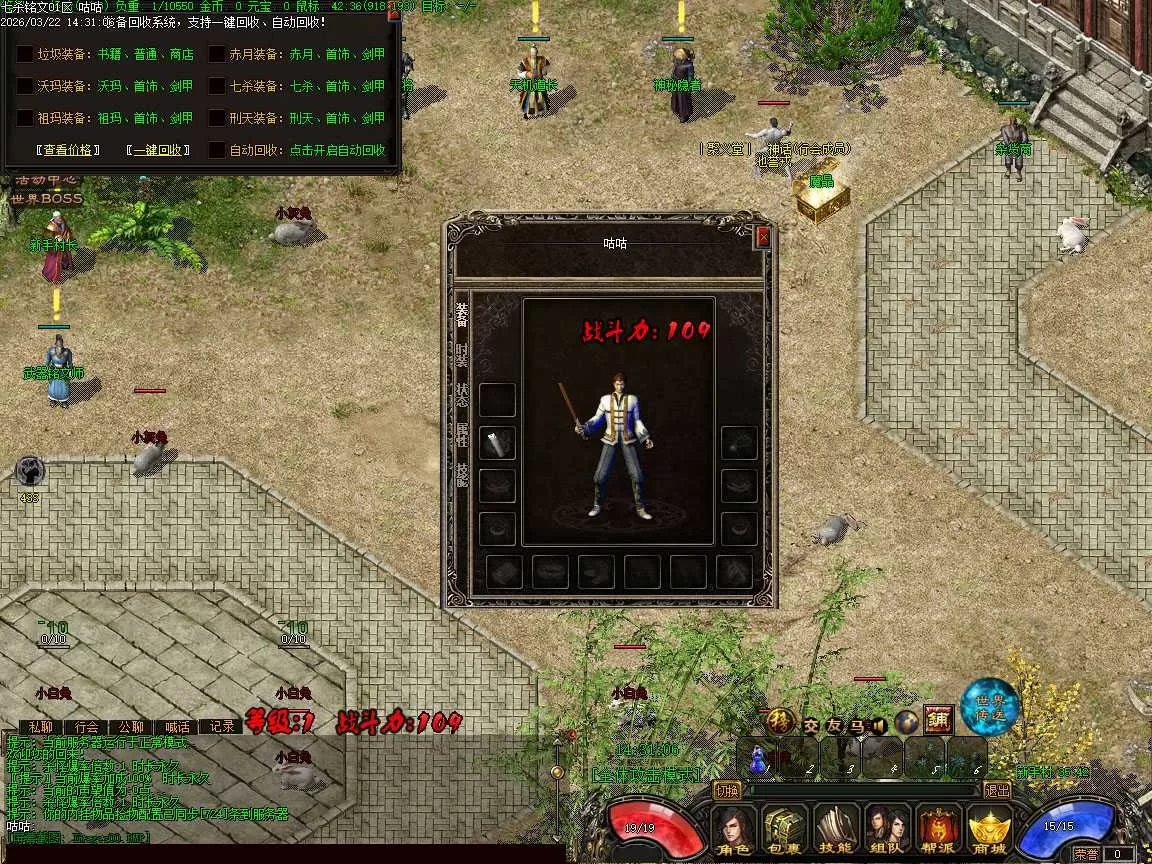This screenshot has height=864, width=1152.
Task: Use the blue potion in hotbar slot 1
Action: (x=758, y=759)
